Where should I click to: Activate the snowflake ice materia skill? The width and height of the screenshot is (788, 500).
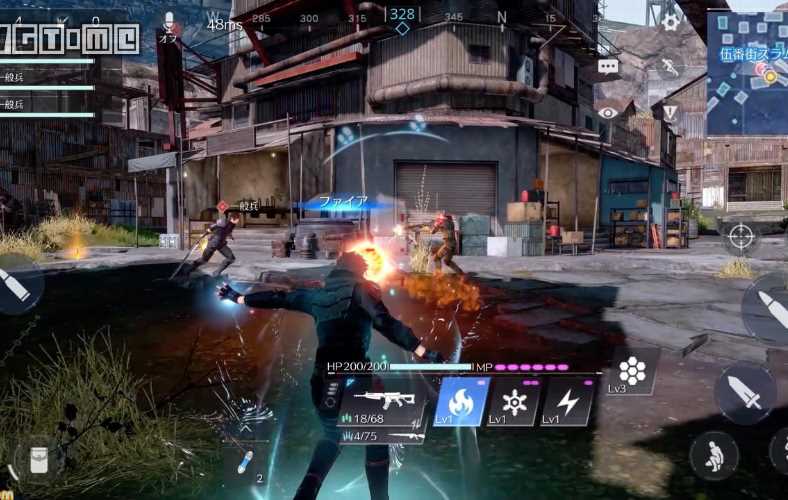click(x=515, y=402)
